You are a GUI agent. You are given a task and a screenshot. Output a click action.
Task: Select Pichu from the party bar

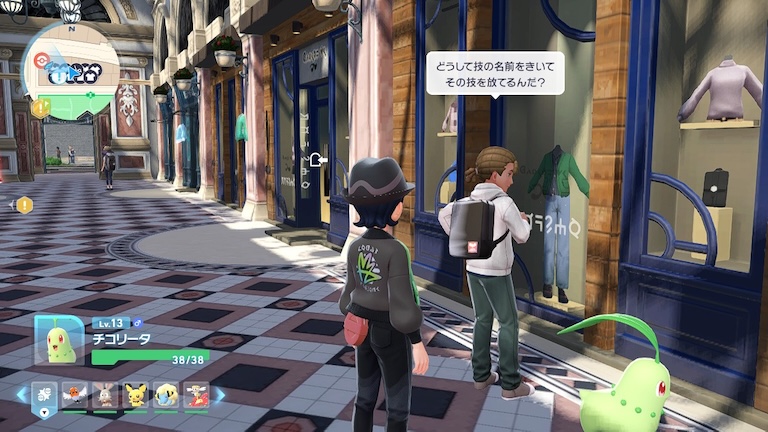(136, 395)
